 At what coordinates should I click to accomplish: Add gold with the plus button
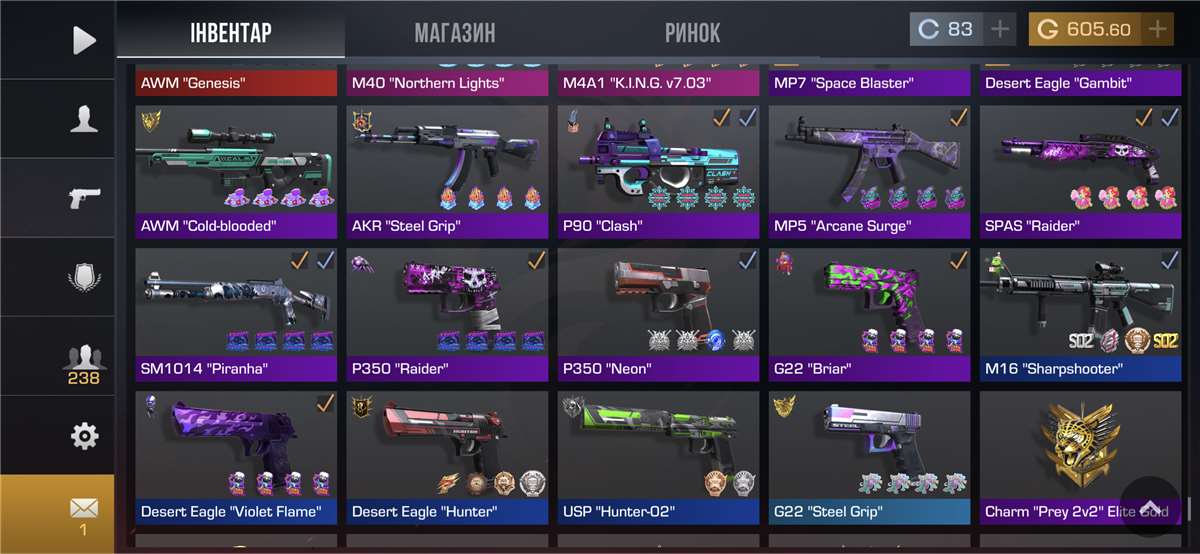(1157, 29)
